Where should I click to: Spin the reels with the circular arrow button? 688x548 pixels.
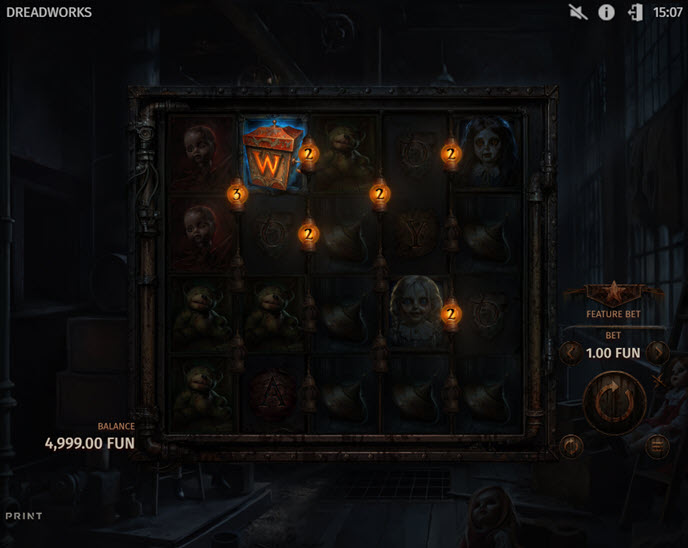click(x=613, y=401)
